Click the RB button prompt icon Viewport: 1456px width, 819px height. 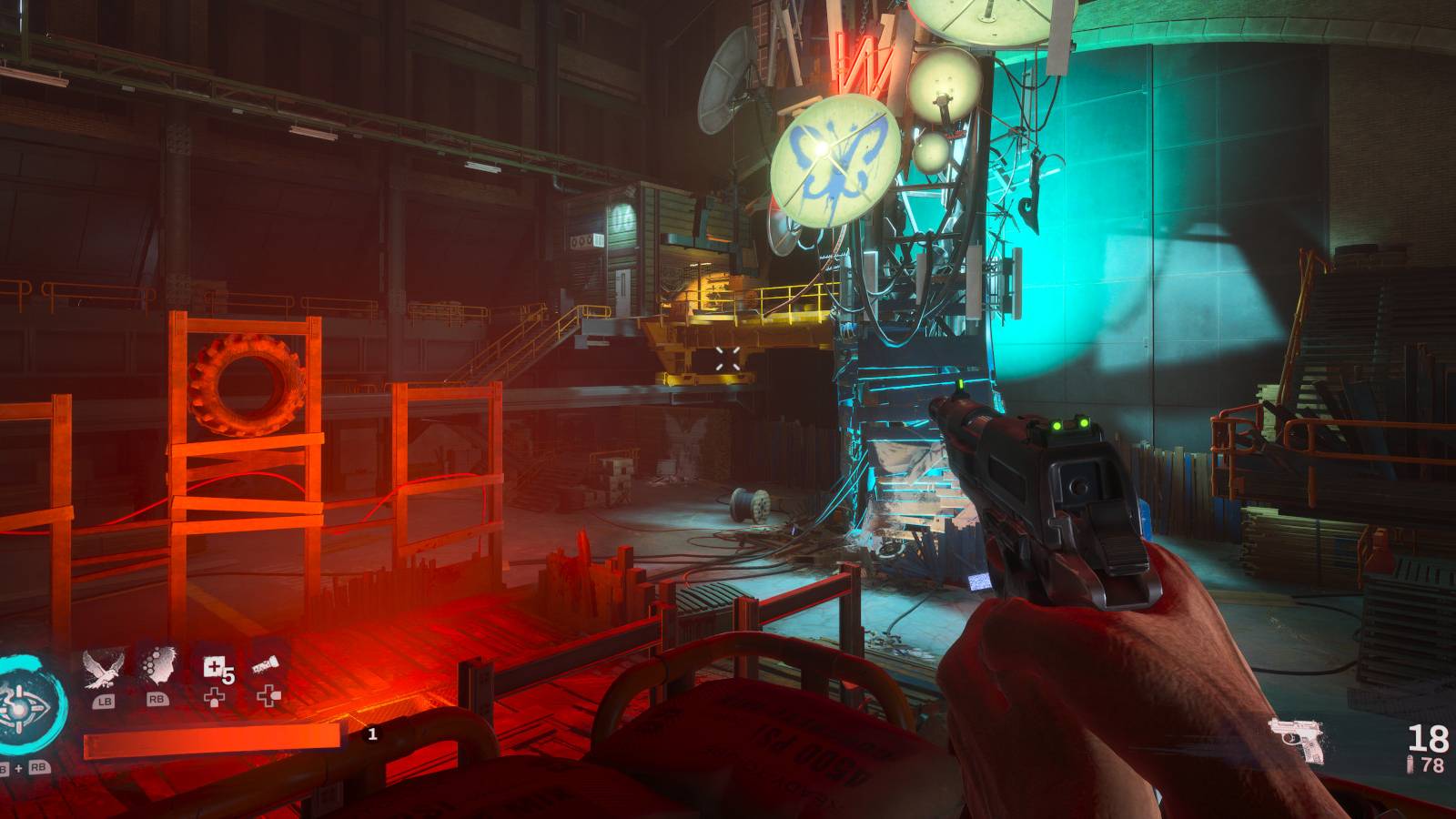pyautogui.click(x=157, y=700)
